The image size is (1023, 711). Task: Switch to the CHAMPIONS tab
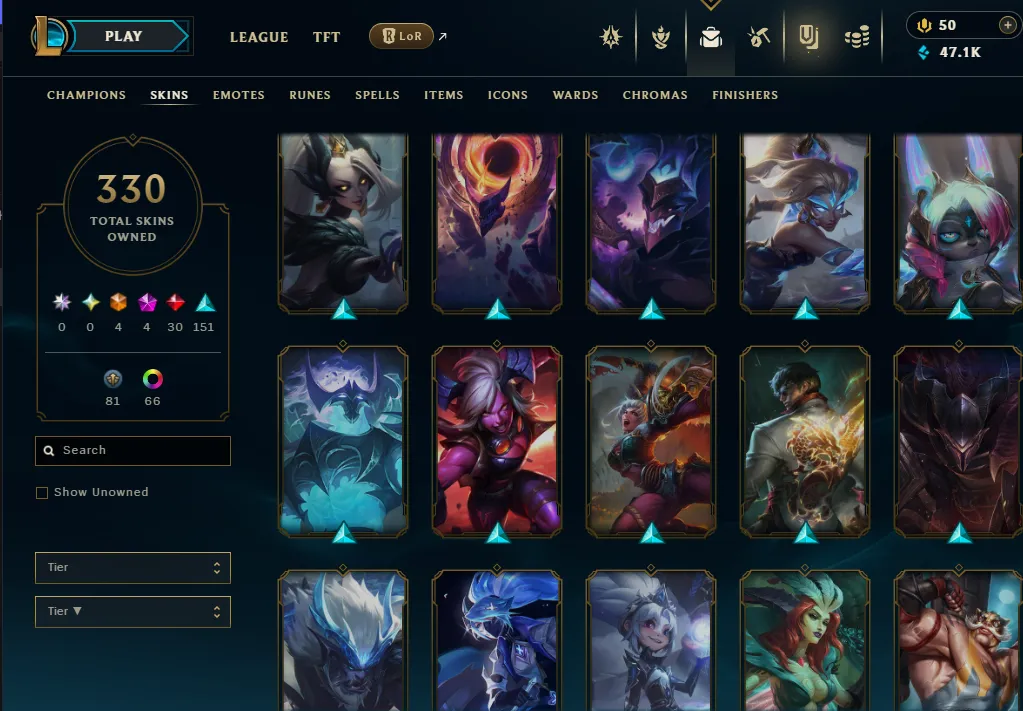pyautogui.click(x=86, y=95)
